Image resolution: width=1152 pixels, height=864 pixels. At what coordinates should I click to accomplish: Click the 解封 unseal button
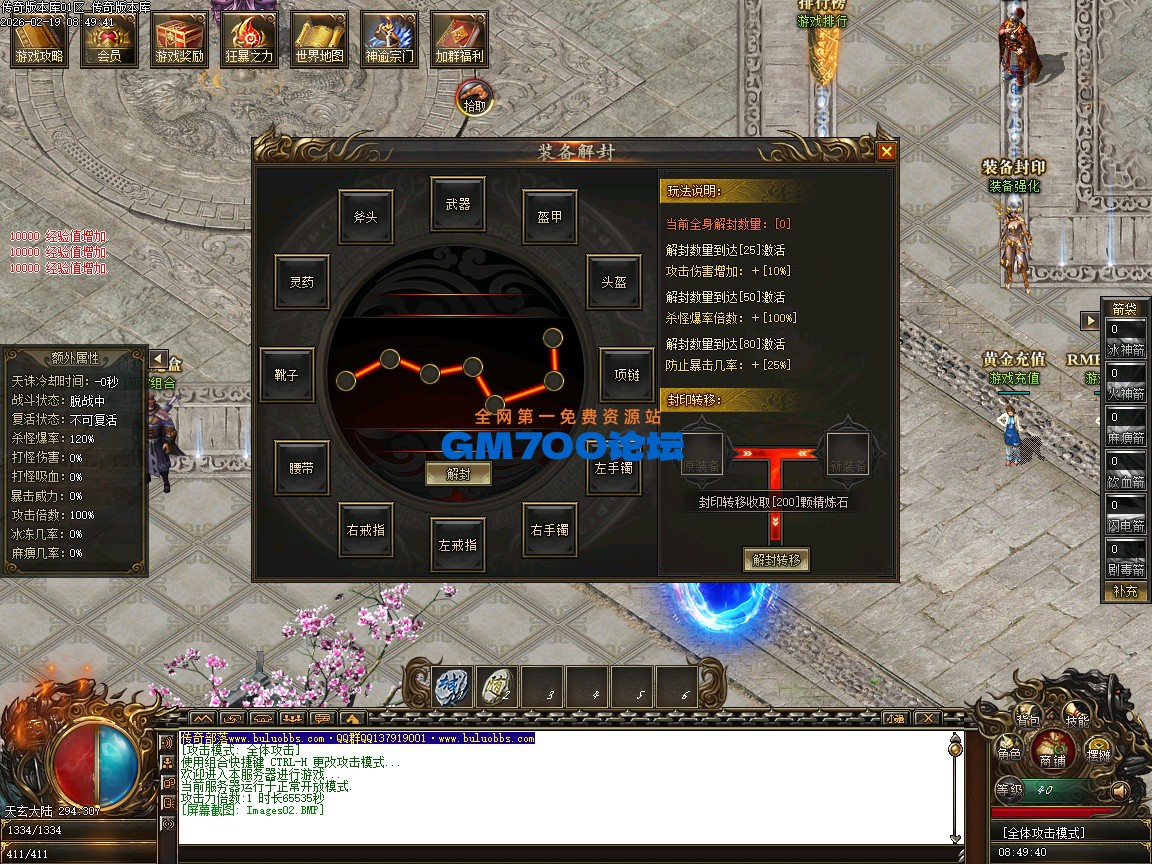458,474
